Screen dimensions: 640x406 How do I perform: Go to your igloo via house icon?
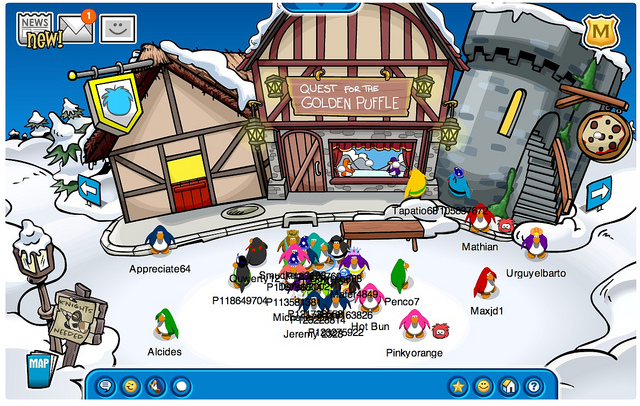tap(508, 385)
